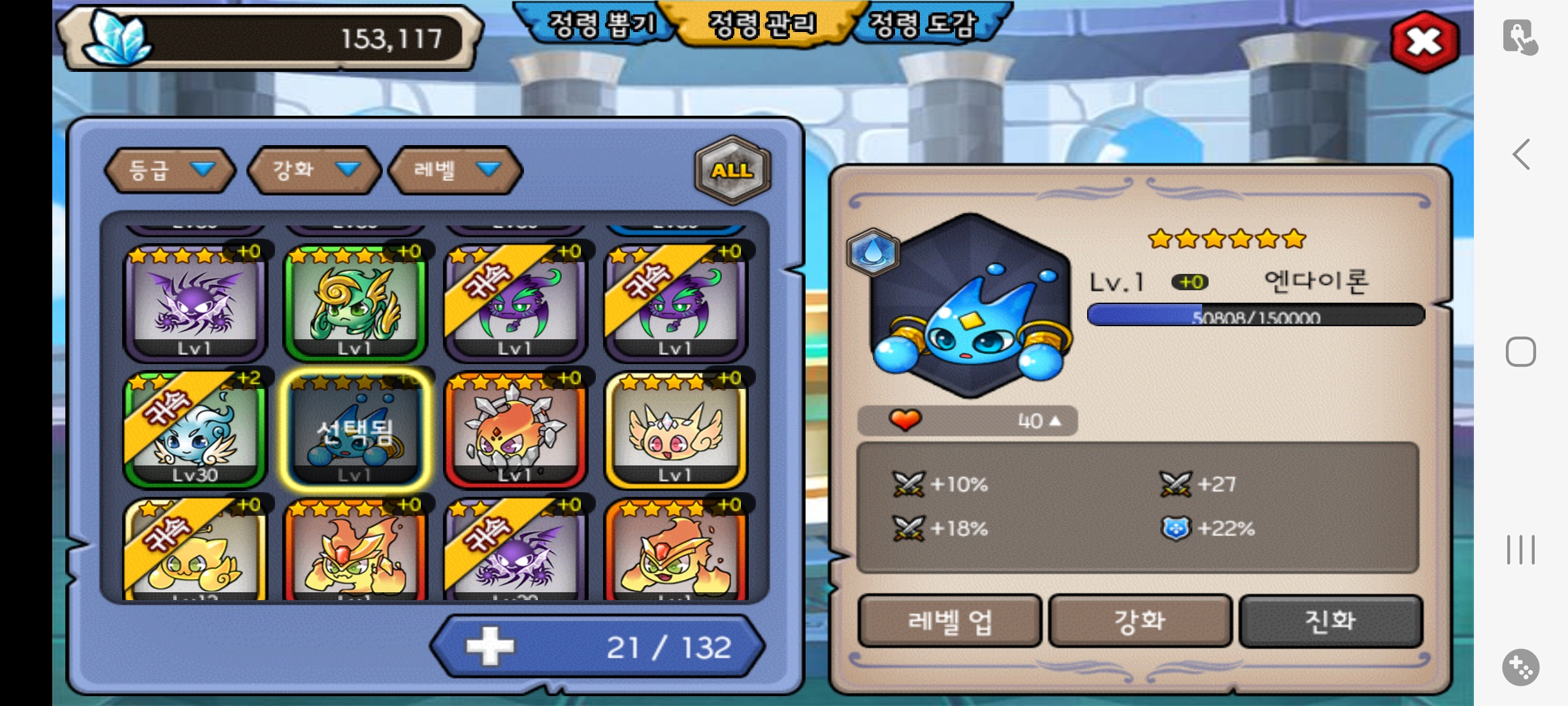The height and width of the screenshot is (706, 1568).
Task: Open the 레벨 sort dropdown
Action: (x=455, y=170)
